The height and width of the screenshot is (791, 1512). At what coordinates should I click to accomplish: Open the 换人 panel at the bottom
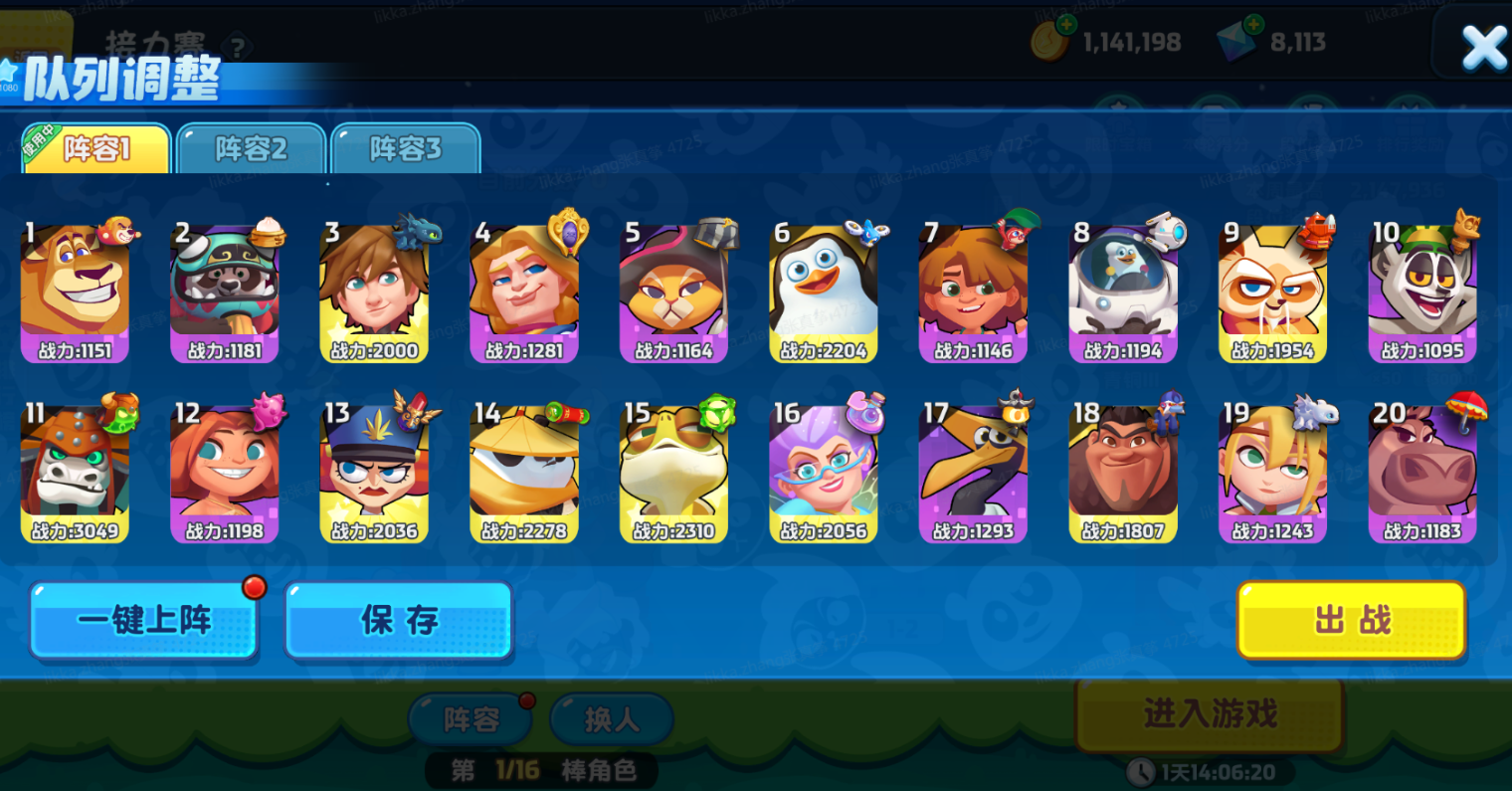click(x=611, y=719)
